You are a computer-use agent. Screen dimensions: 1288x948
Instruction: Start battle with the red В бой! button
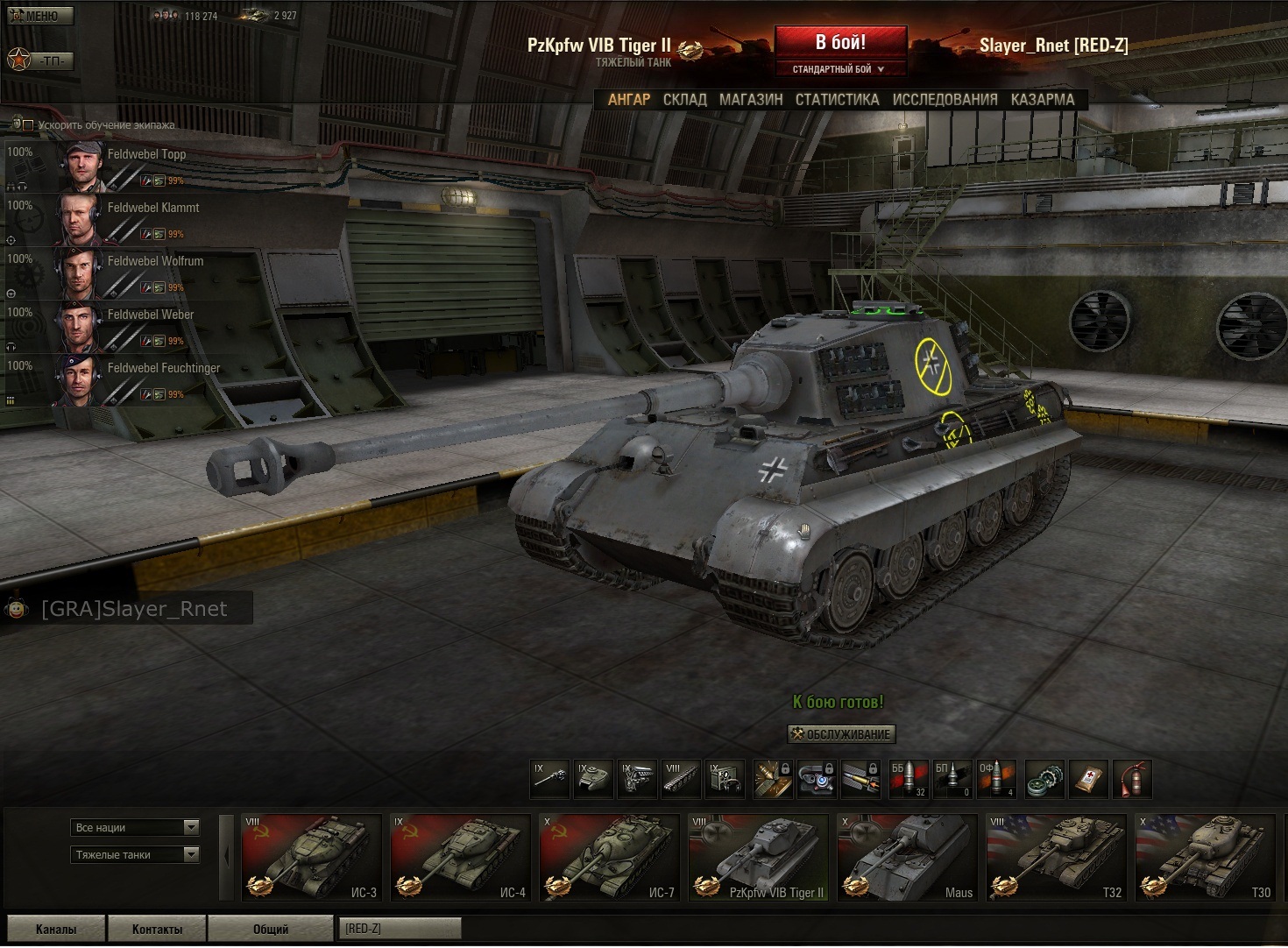point(840,43)
